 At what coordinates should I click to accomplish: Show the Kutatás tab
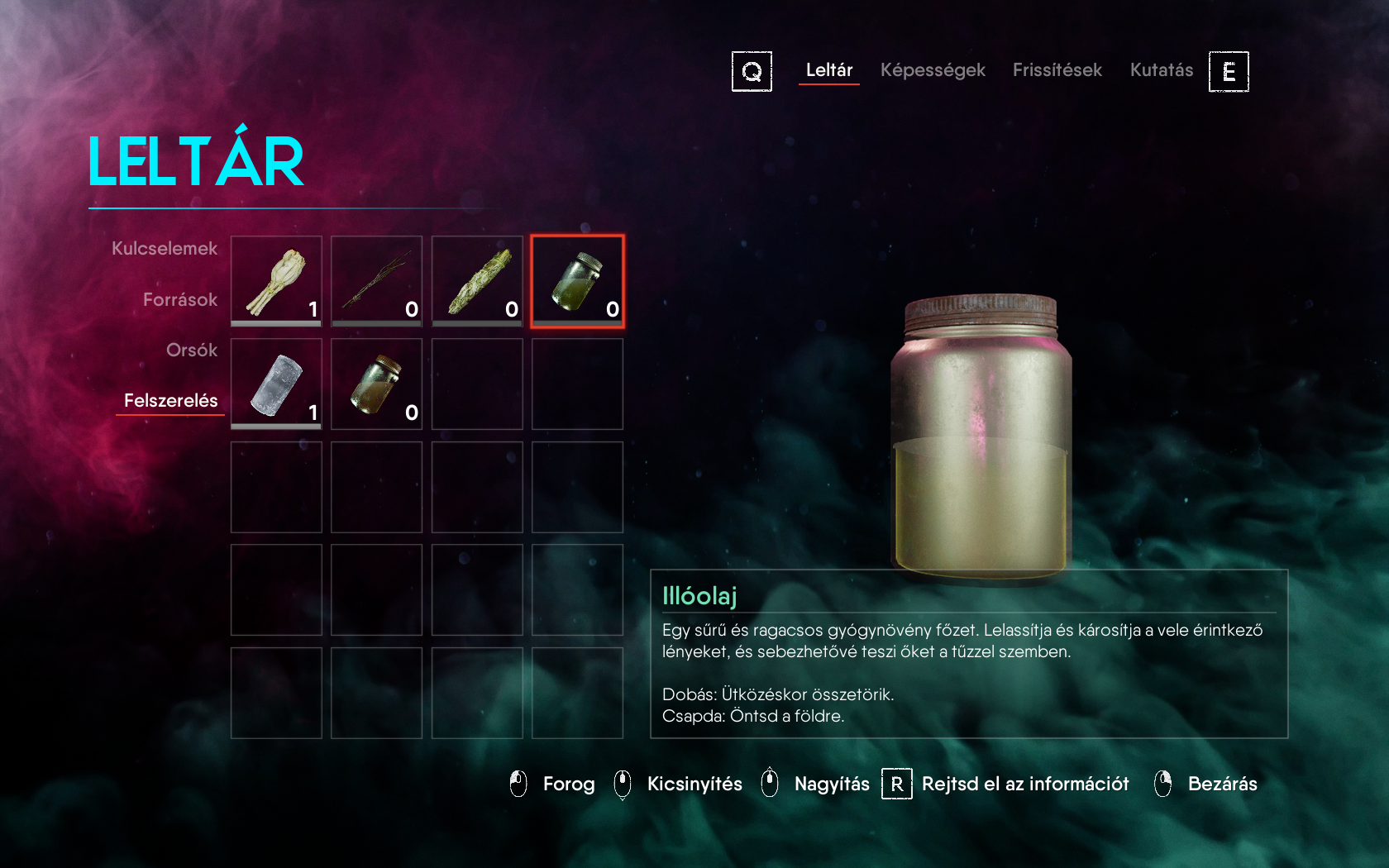coord(1161,70)
